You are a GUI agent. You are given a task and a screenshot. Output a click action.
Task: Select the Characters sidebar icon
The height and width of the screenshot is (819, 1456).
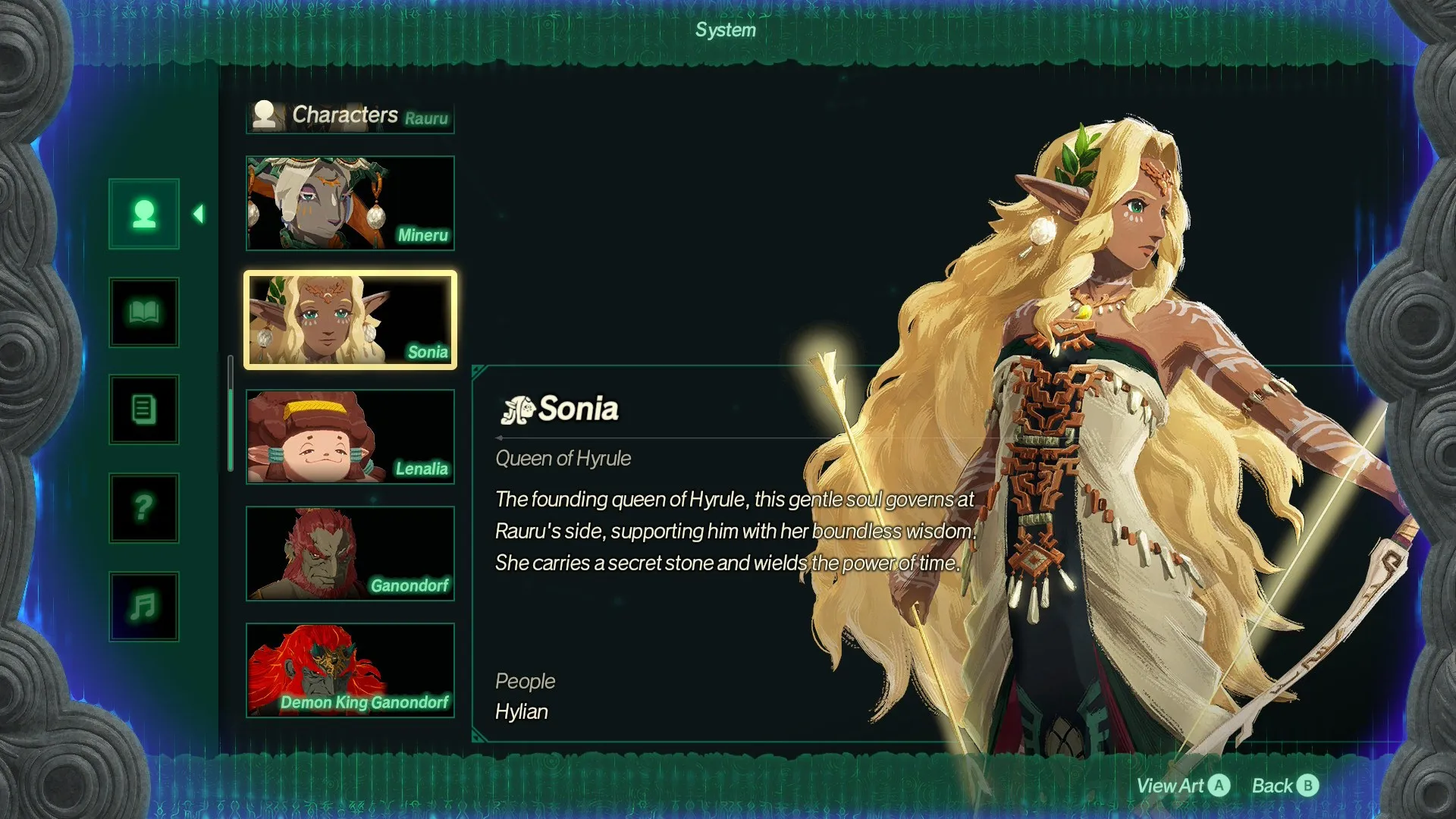[143, 213]
